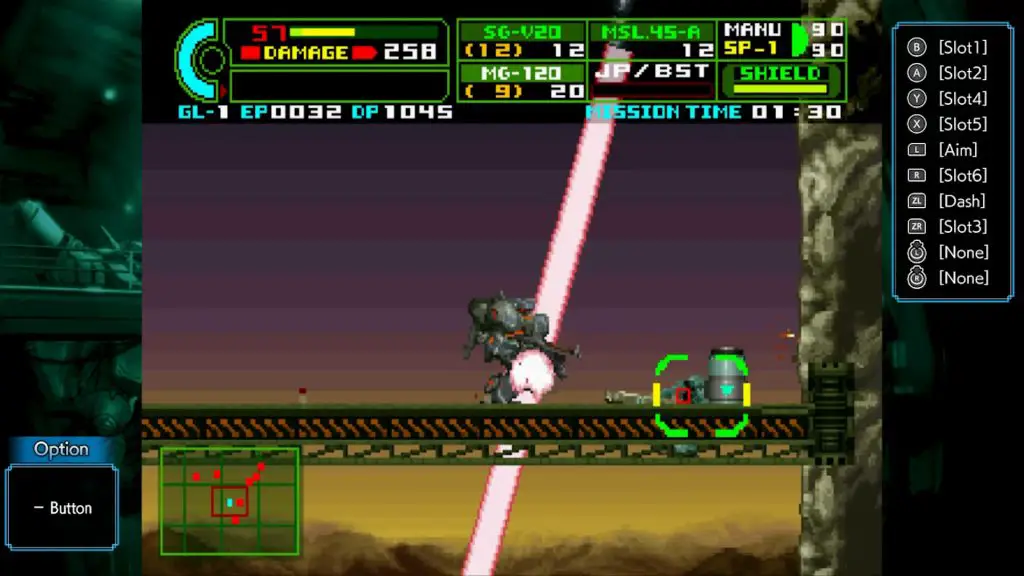Activate the SHIELD panel
Viewport: 1024px width, 576px height.
tap(781, 81)
